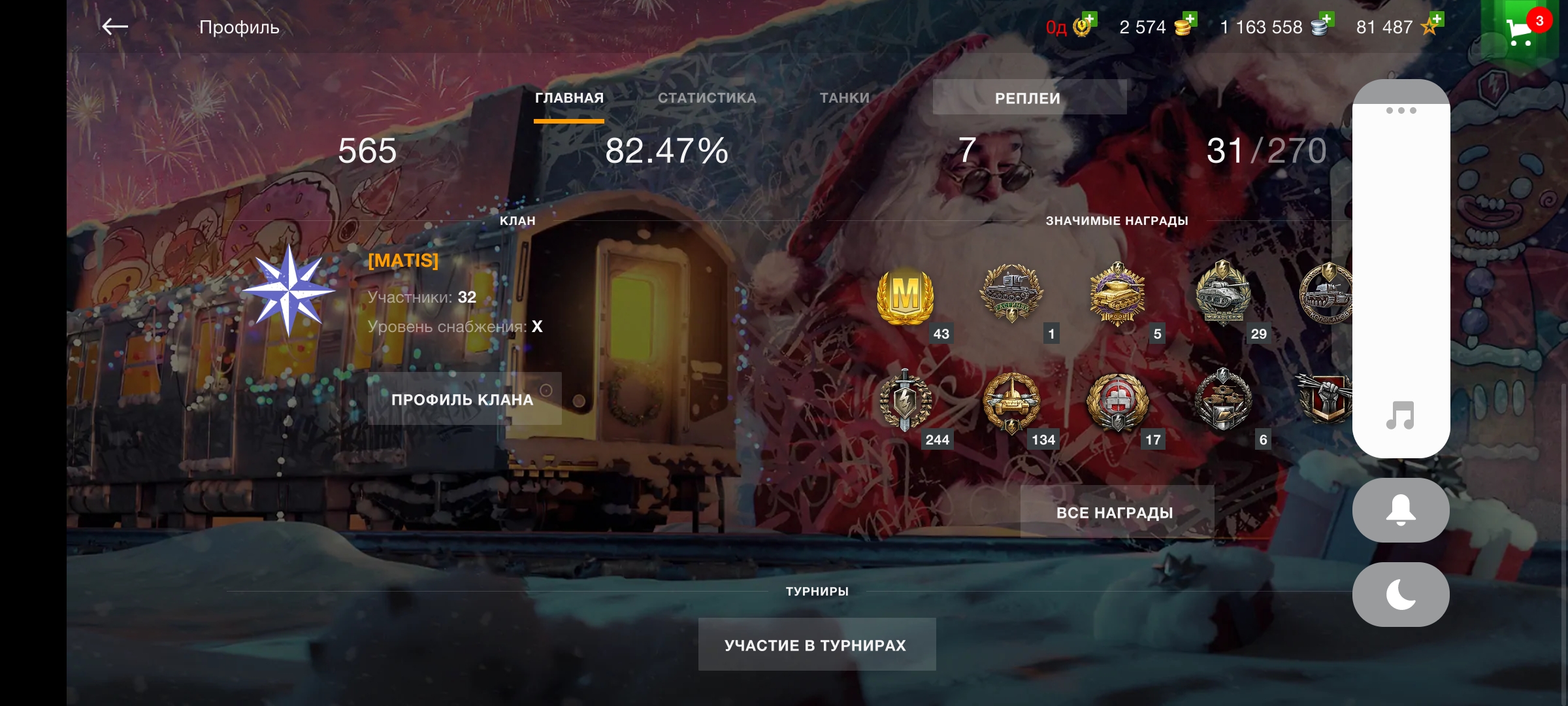Open the shopping cart store
1568x706 pixels.
point(1520,30)
